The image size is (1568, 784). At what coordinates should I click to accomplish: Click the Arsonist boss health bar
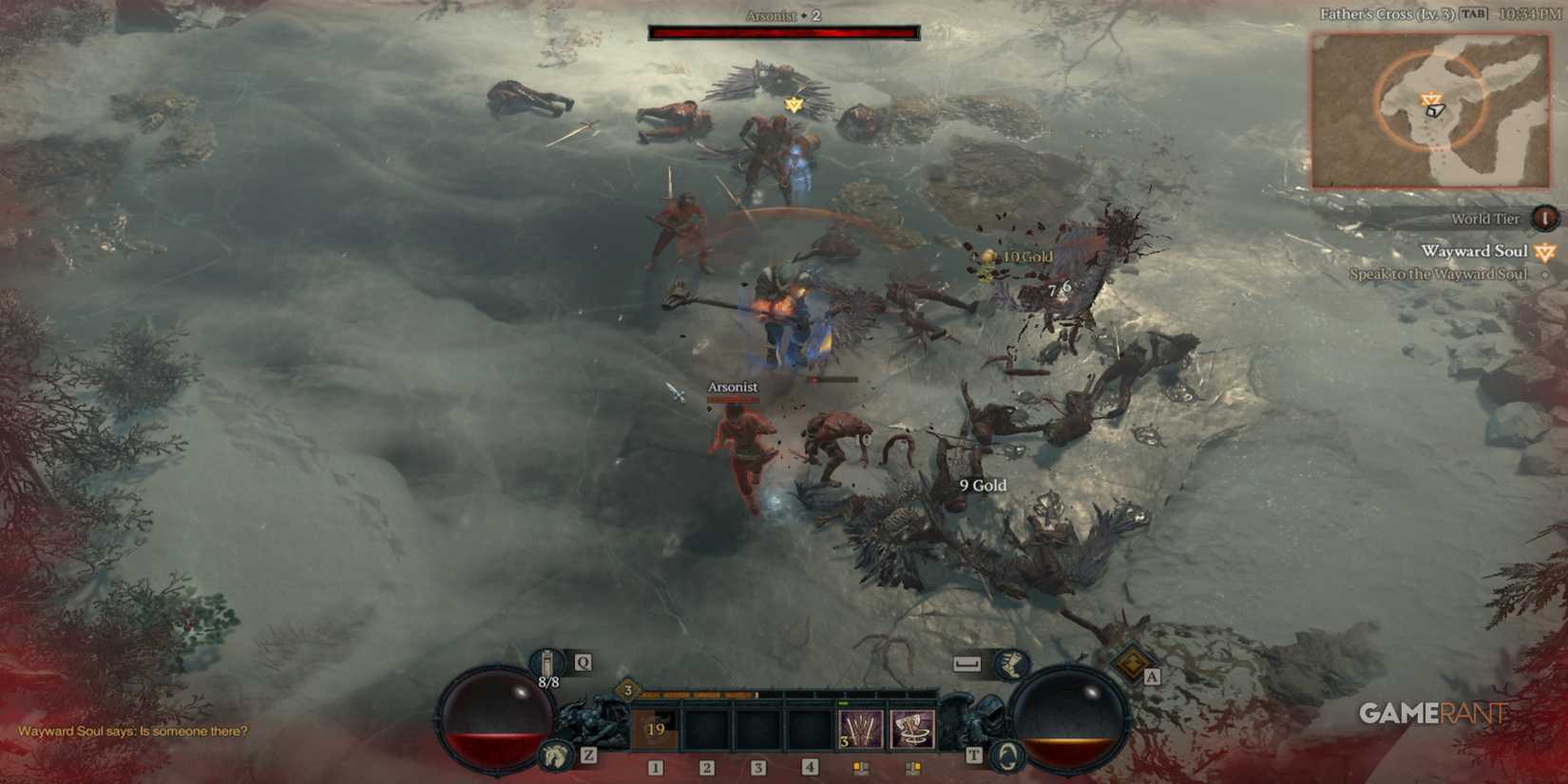(782, 30)
